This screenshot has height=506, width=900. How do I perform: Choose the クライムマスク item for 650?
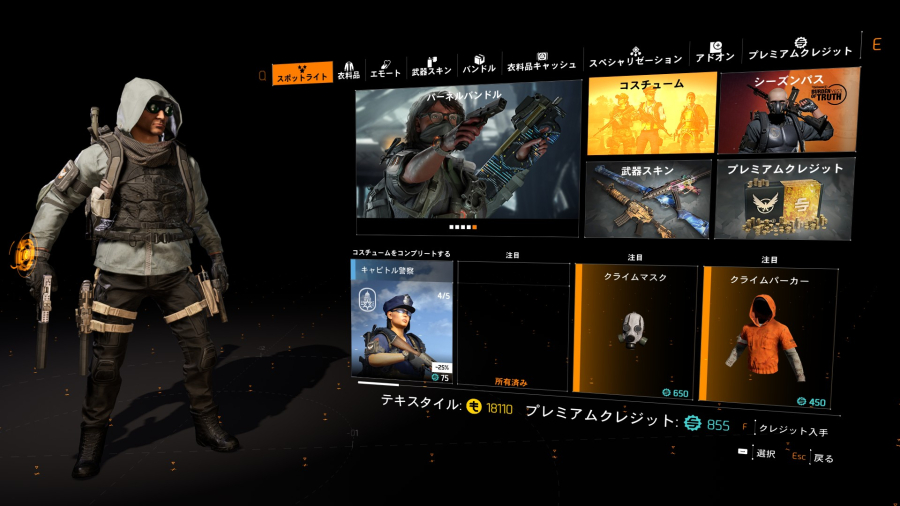pyautogui.click(x=635, y=328)
